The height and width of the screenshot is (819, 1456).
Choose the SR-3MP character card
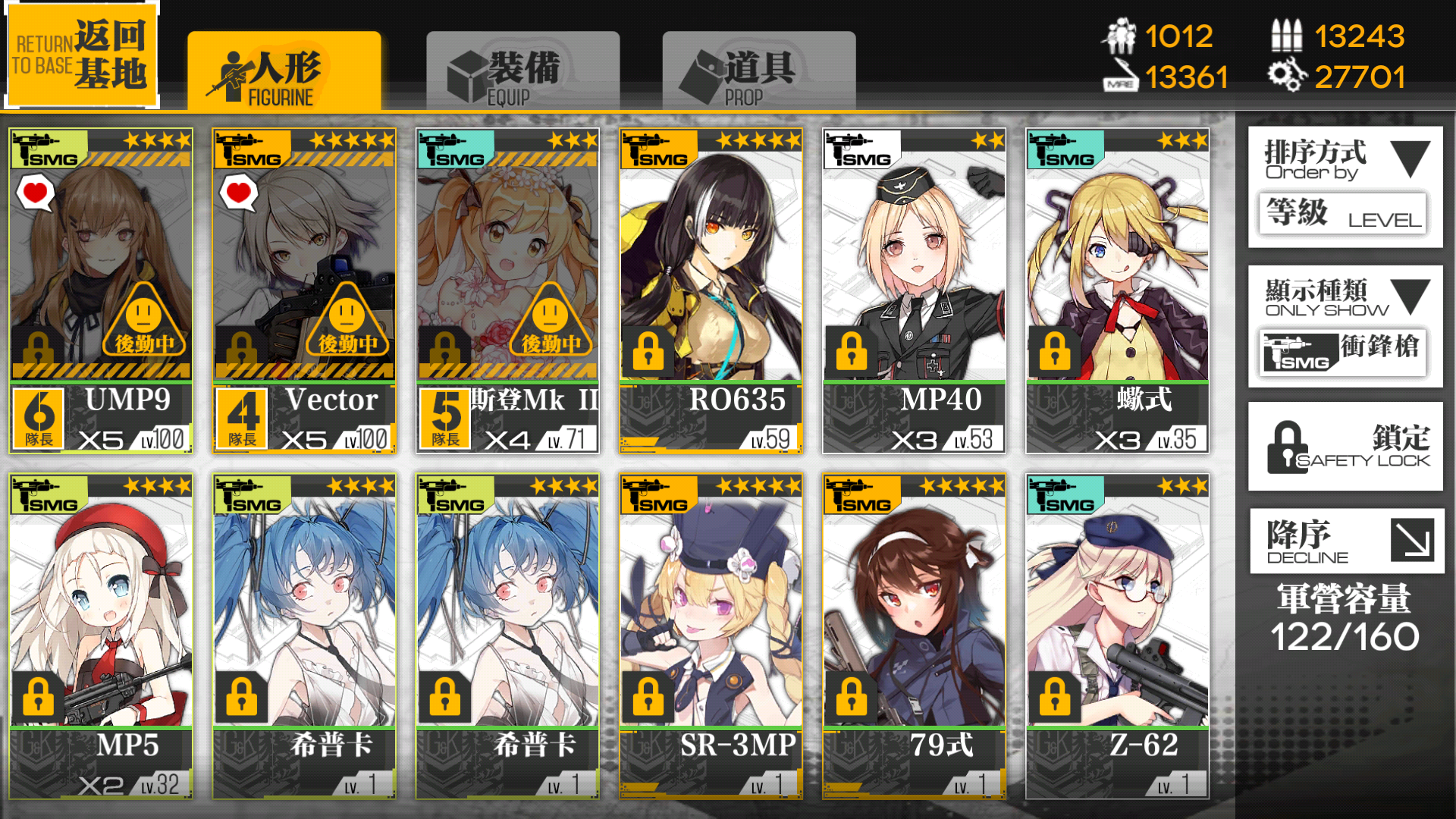pos(711,635)
